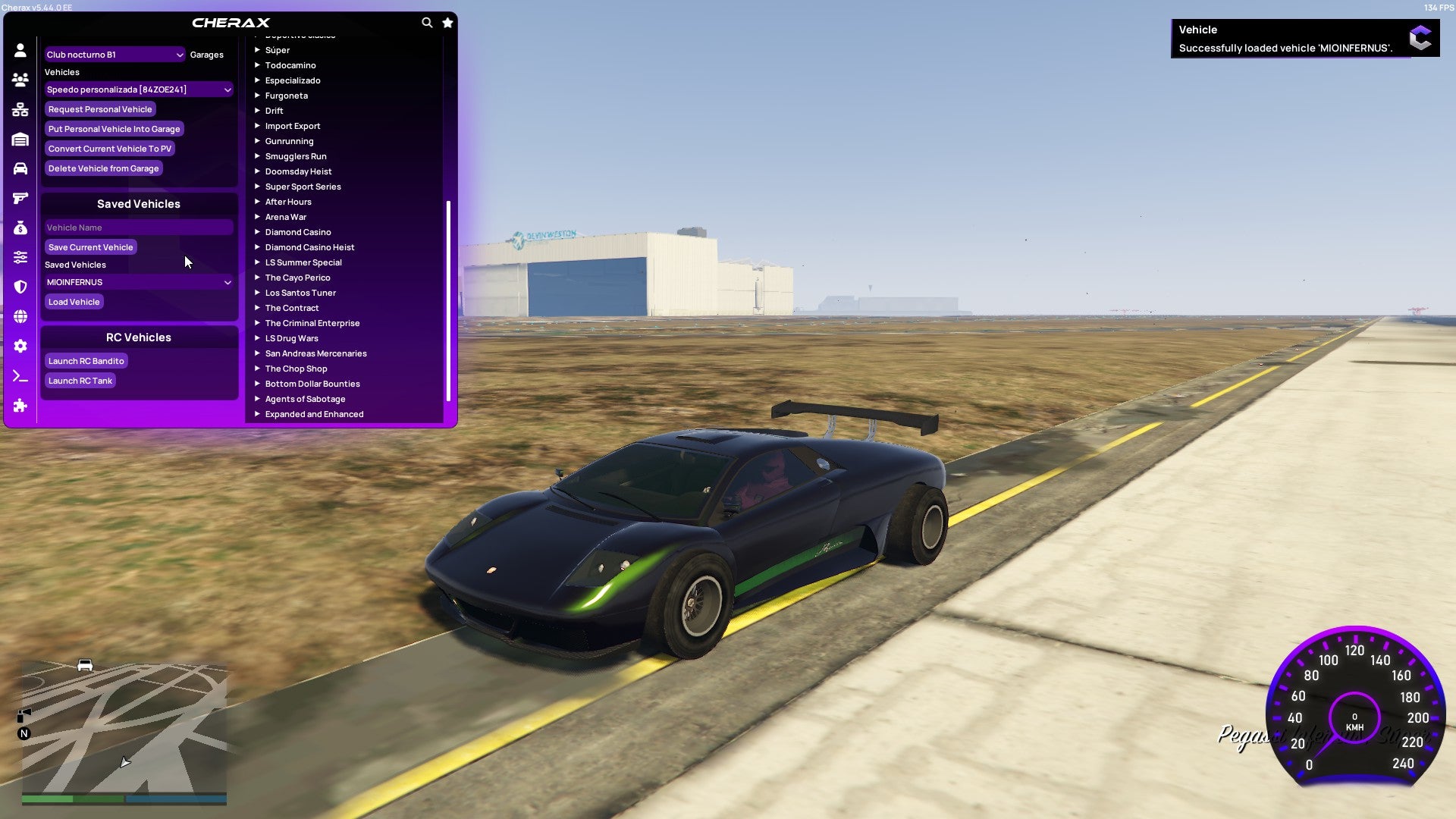The width and height of the screenshot is (1456, 819).
Task: Select the Vehicle menu car icon
Action: (20, 168)
